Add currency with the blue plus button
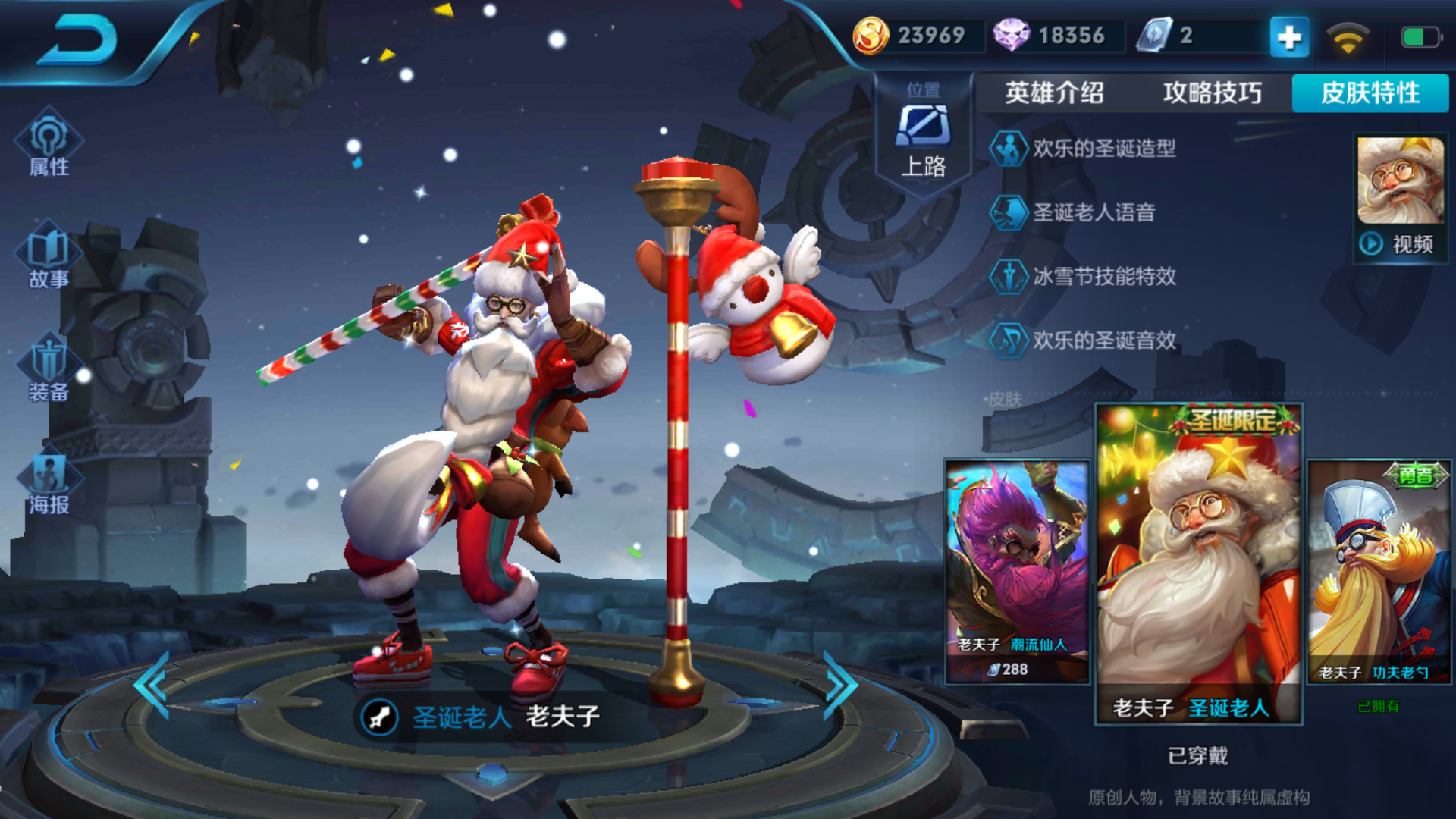The image size is (1456, 819). [x=1289, y=36]
